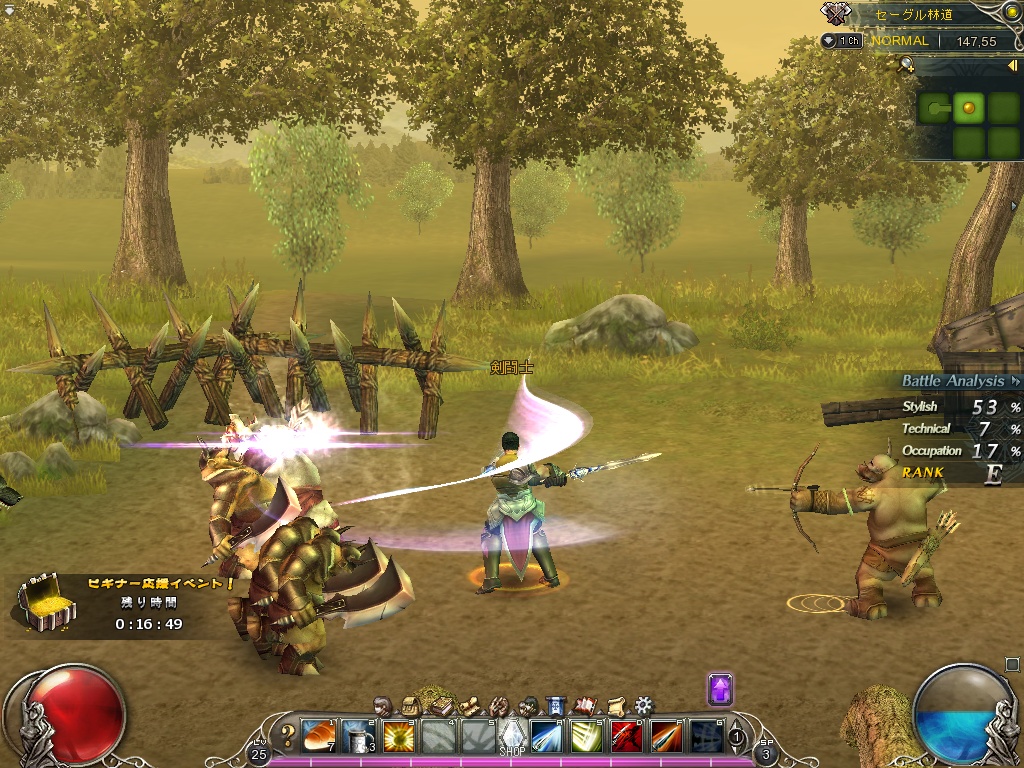Use the bread item in hotbar slot 1

pyautogui.click(x=319, y=735)
